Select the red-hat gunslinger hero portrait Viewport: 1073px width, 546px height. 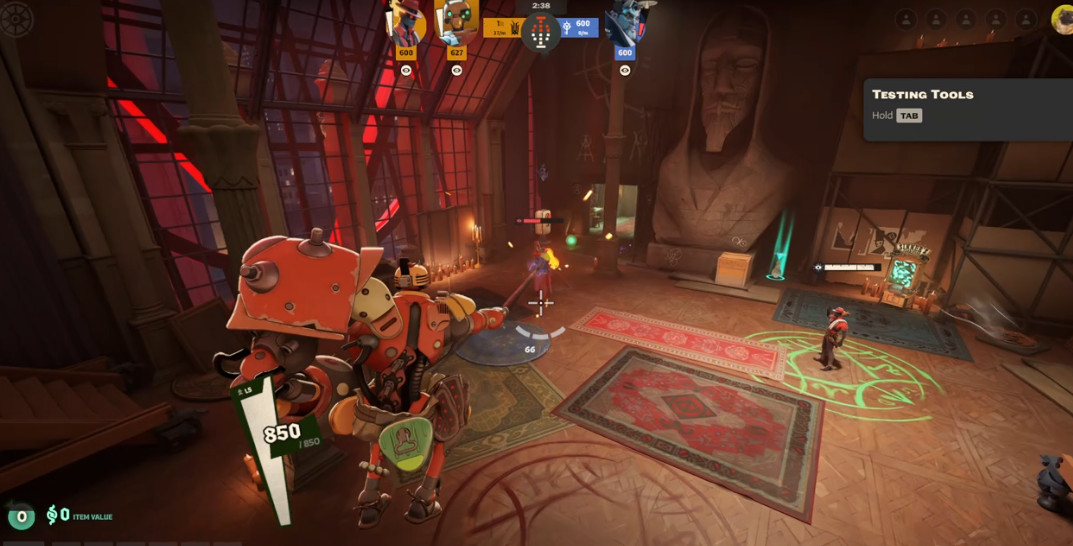pyautogui.click(x=407, y=22)
